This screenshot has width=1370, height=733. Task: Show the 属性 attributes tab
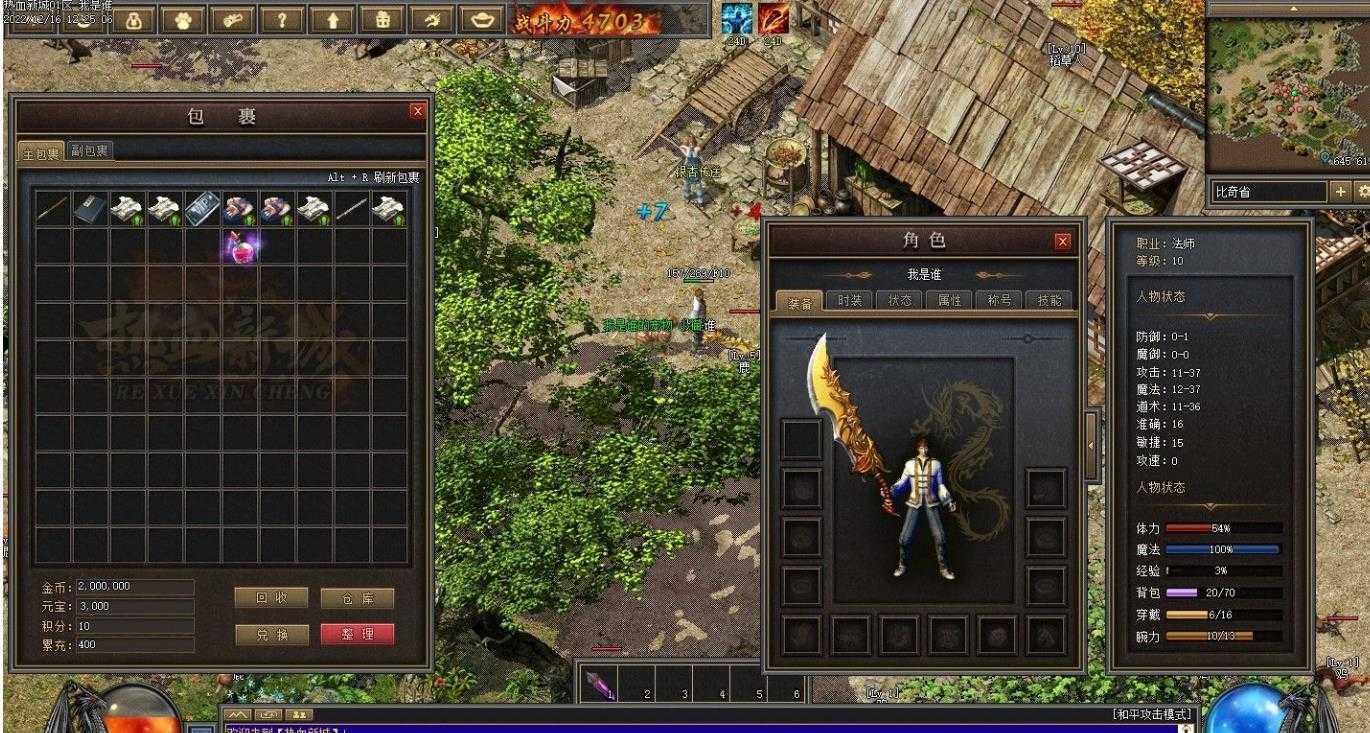tap(949, 301)
